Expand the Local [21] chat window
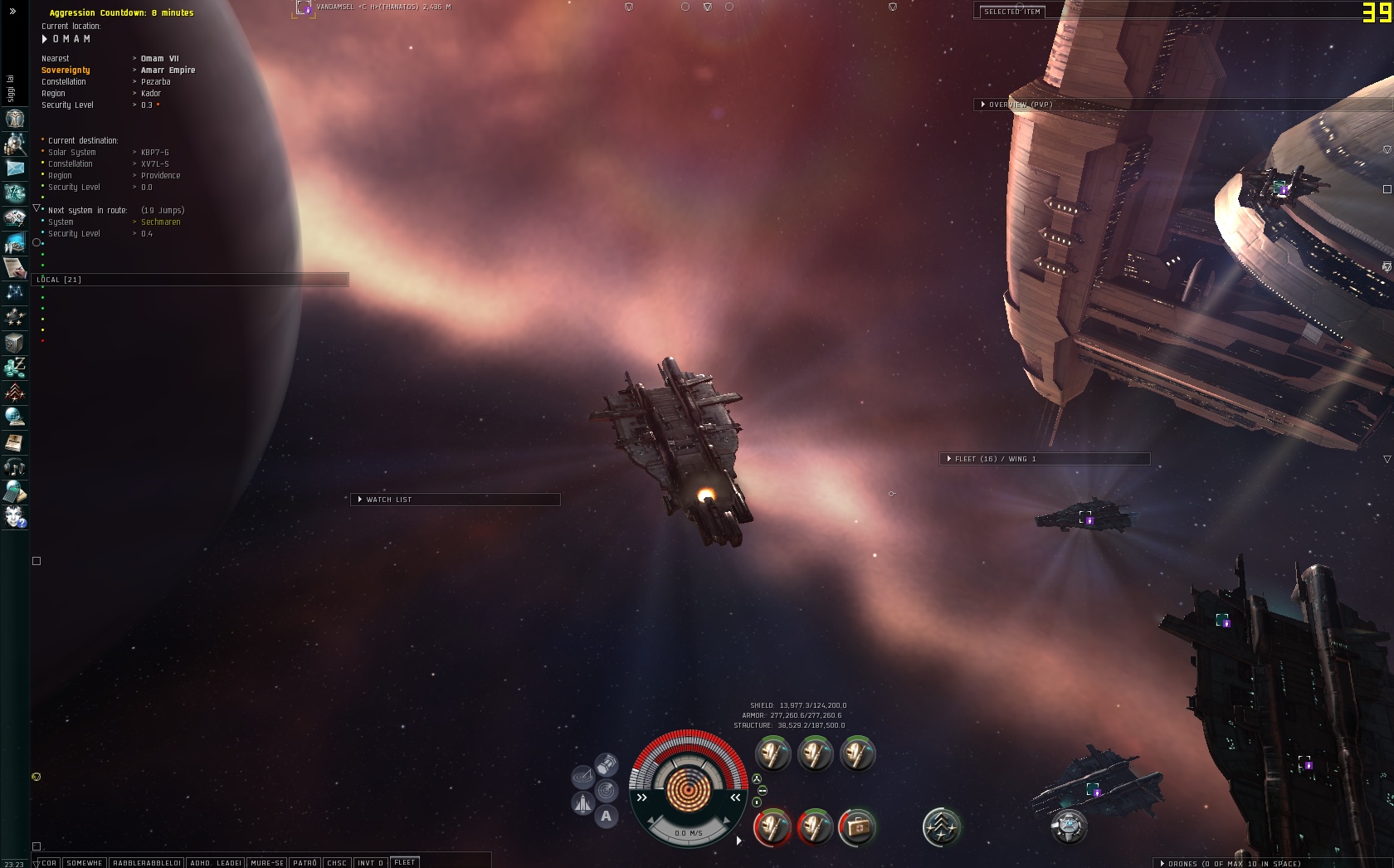Viewport: 1394px width, 868px height. click(60, 280)
